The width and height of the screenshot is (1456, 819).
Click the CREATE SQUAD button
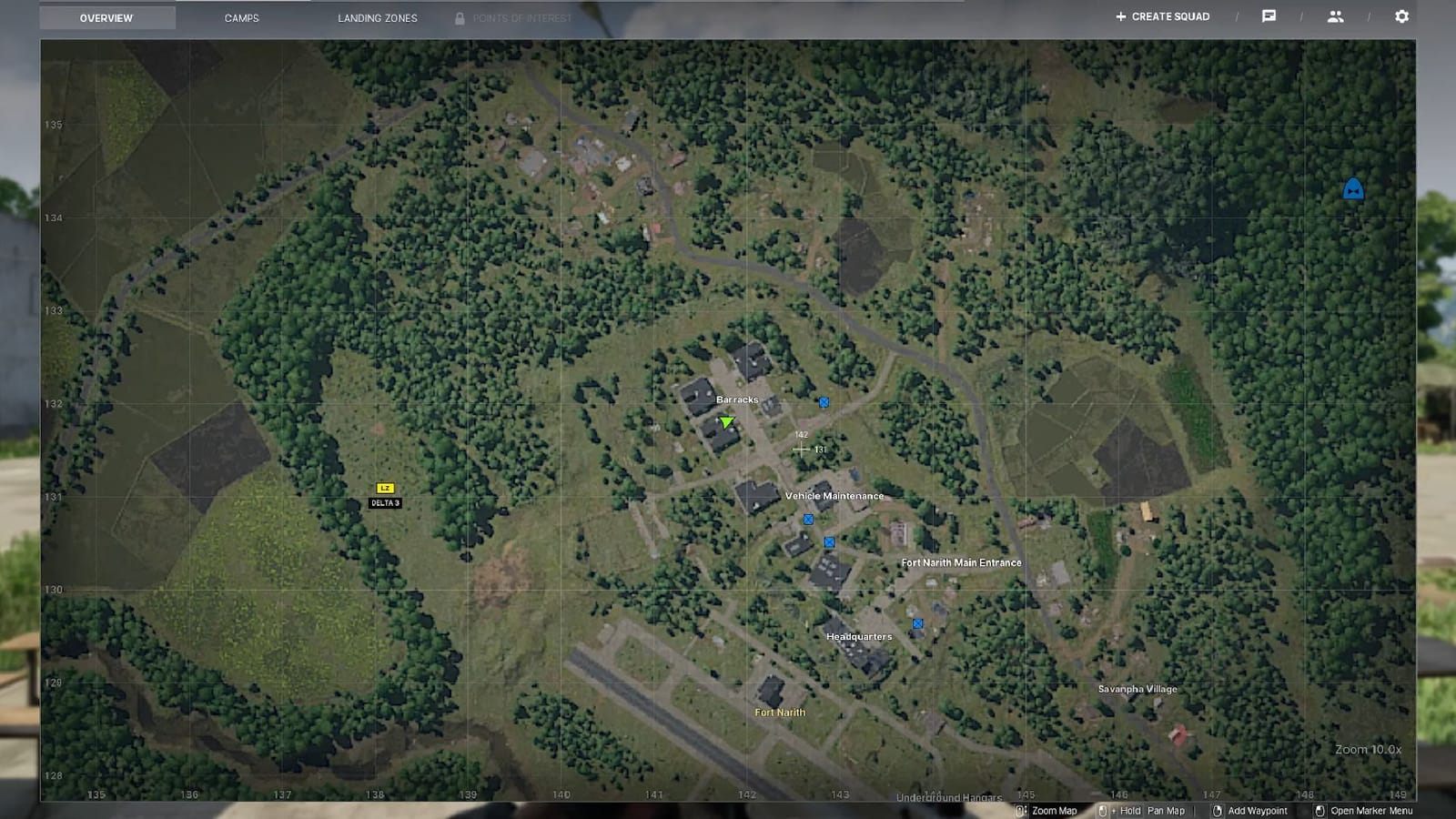click(1162, 15)
